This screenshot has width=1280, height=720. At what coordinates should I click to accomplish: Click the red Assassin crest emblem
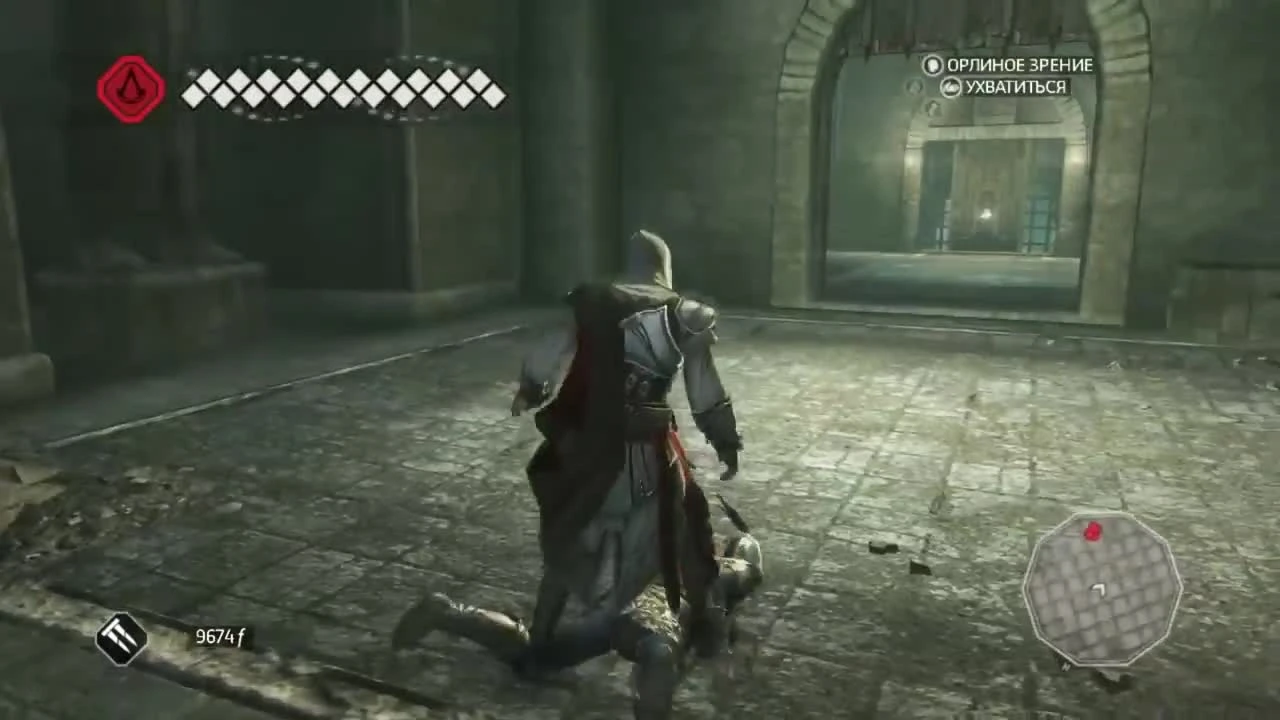pyautogui.click(x=129, y=88)
